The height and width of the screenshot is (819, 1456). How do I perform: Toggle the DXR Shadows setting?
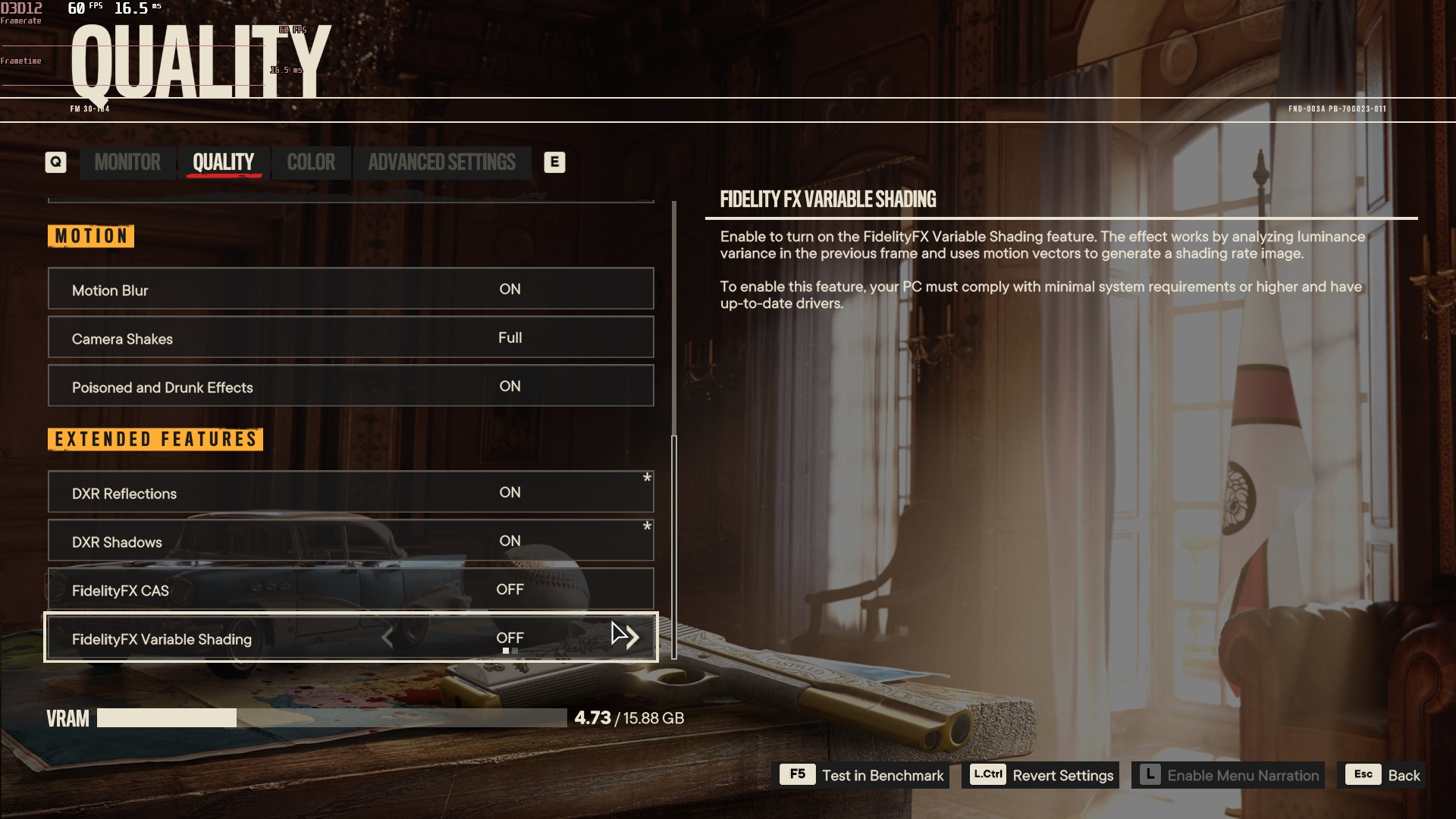350,541
